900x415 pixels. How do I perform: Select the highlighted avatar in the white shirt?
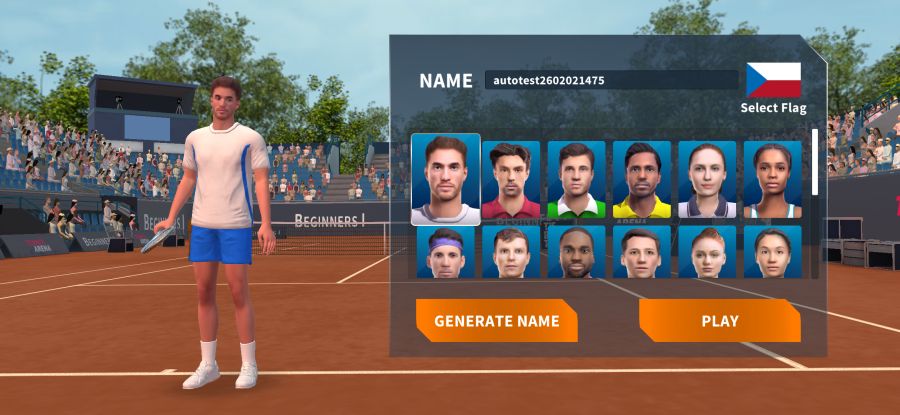coord(445,180)
